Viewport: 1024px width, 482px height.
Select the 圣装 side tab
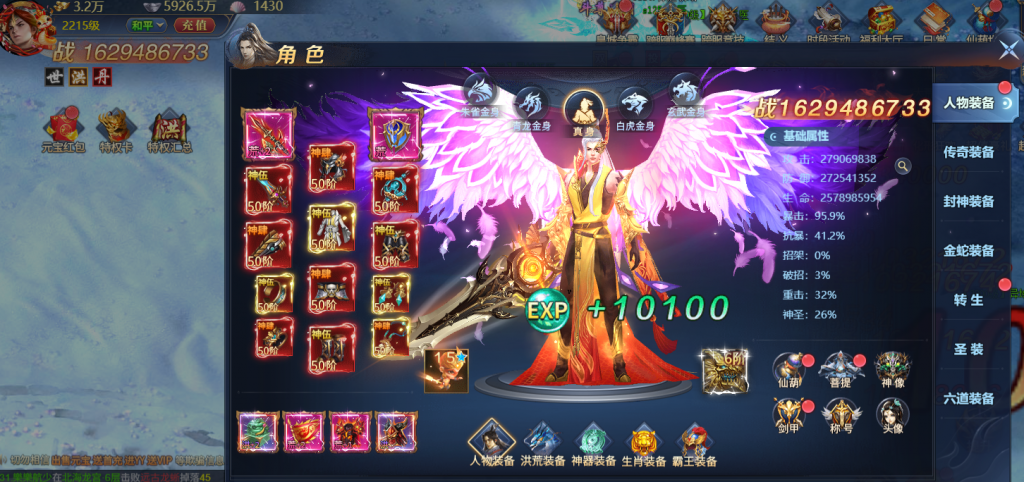click(969, 349)
